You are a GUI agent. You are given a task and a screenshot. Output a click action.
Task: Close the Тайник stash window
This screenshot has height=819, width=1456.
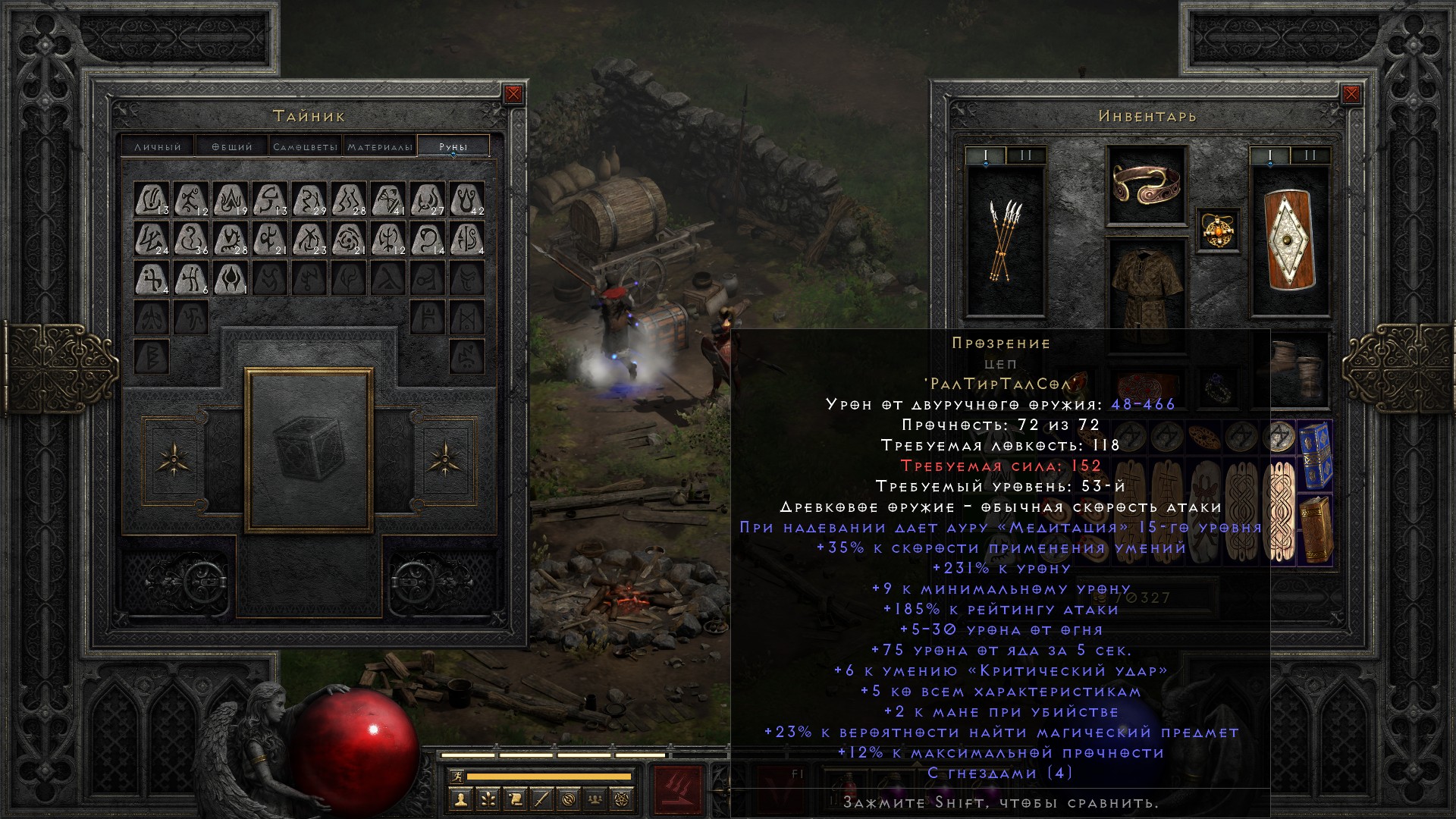click(x=513, y=94)
